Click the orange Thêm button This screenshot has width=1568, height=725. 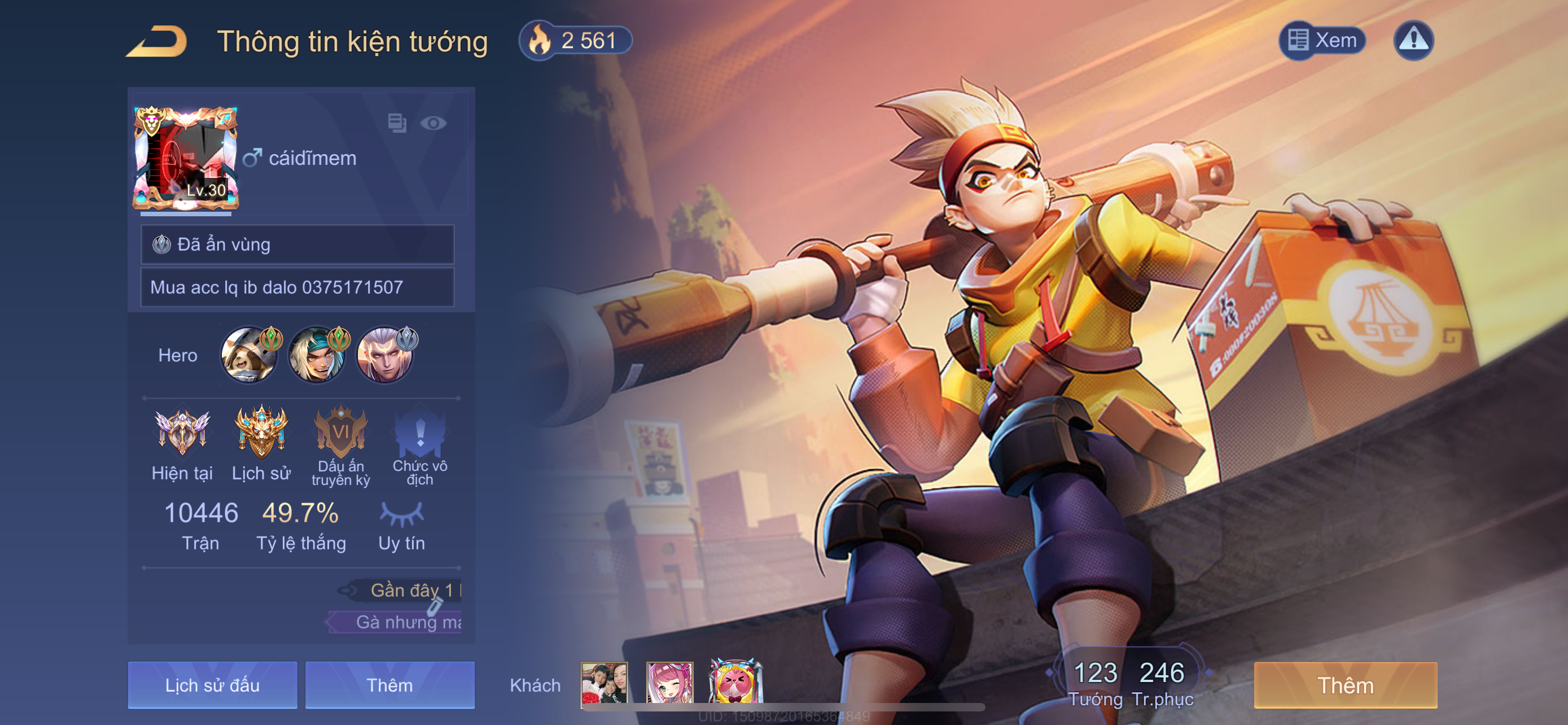[1345, 685]
